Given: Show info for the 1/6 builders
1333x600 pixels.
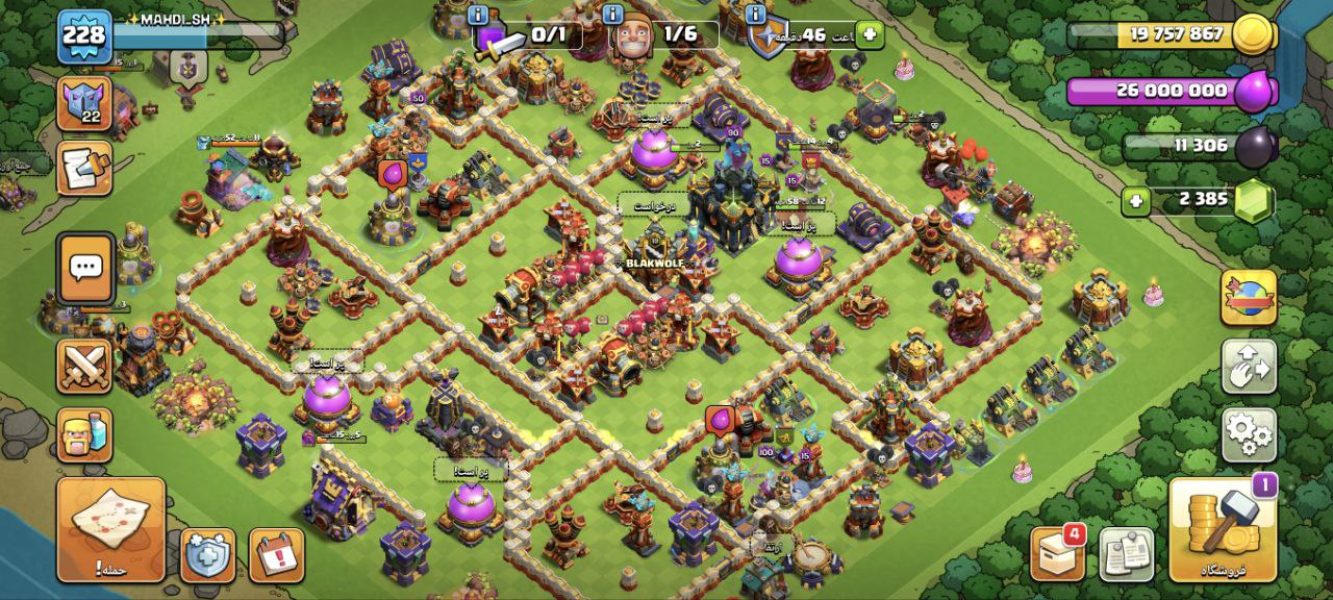Looking at the screenshot, I should pyautogui.click(x=613, y=14).
